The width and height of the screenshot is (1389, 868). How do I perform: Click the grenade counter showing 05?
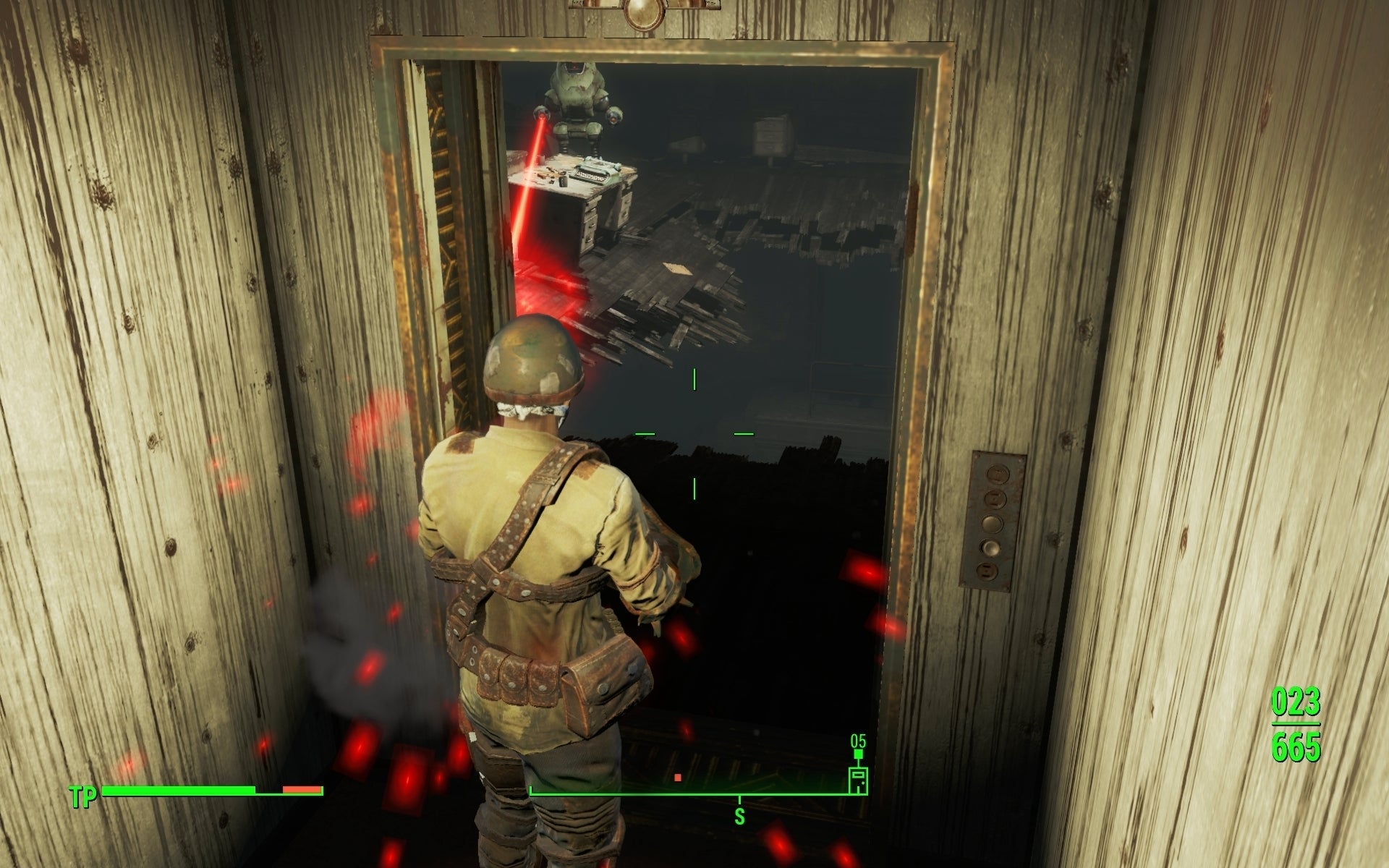coord(858,741)
